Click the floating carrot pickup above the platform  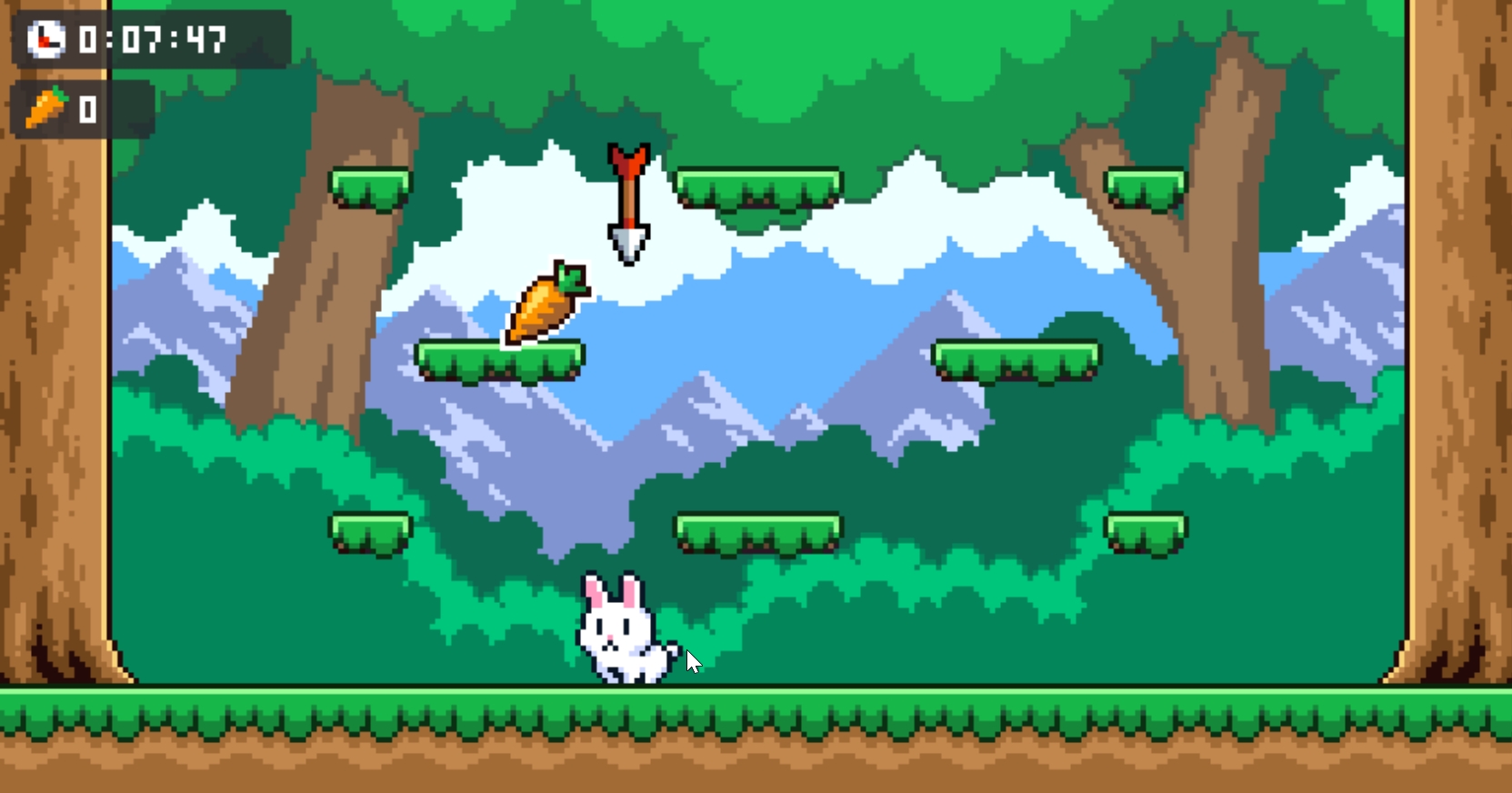pyautogui.click(x=543, y=307)
